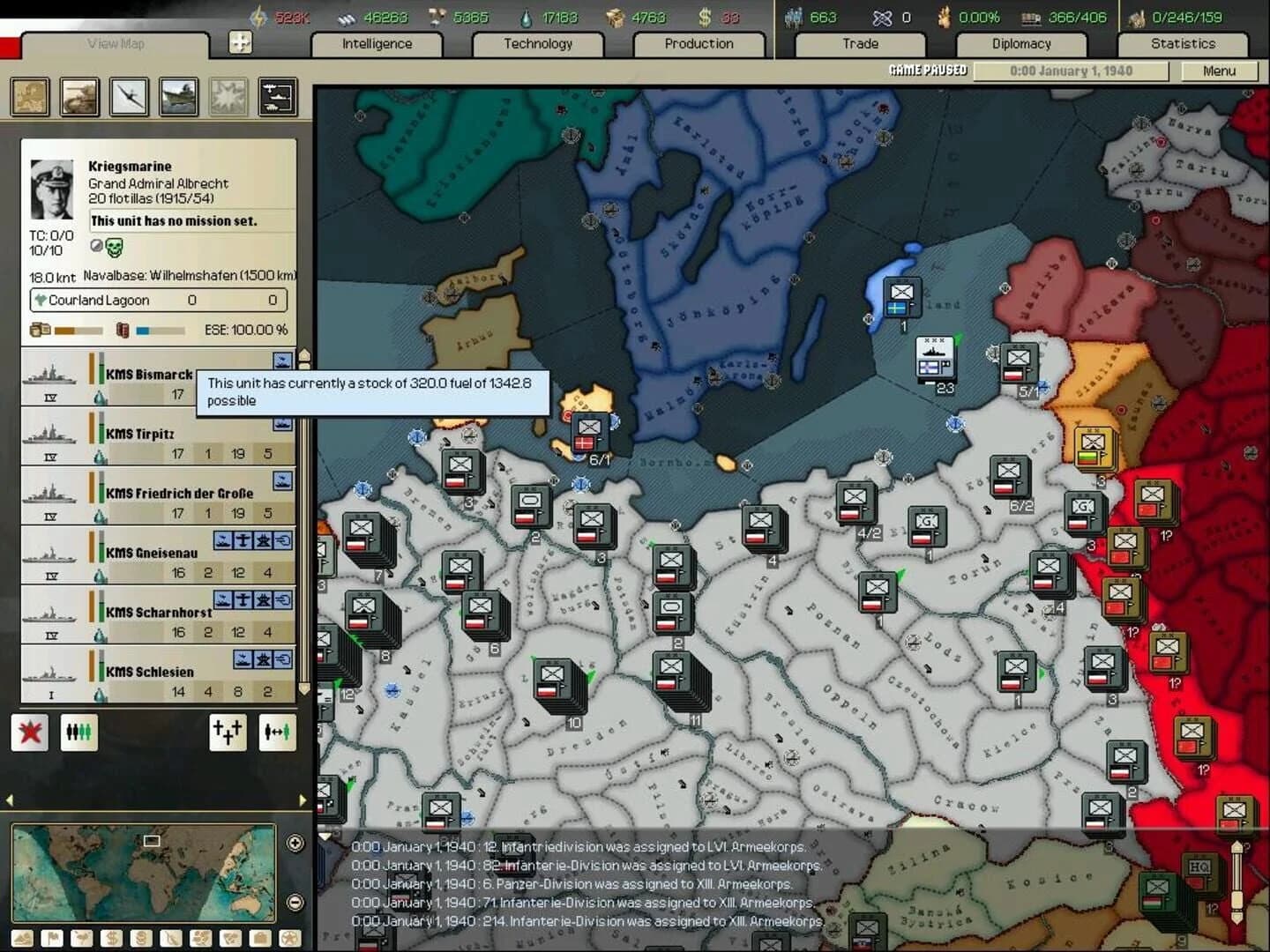Toggle the naval mission icon on KMS Schlesien row
The image size is (1270, 952).
pos(241,658)
